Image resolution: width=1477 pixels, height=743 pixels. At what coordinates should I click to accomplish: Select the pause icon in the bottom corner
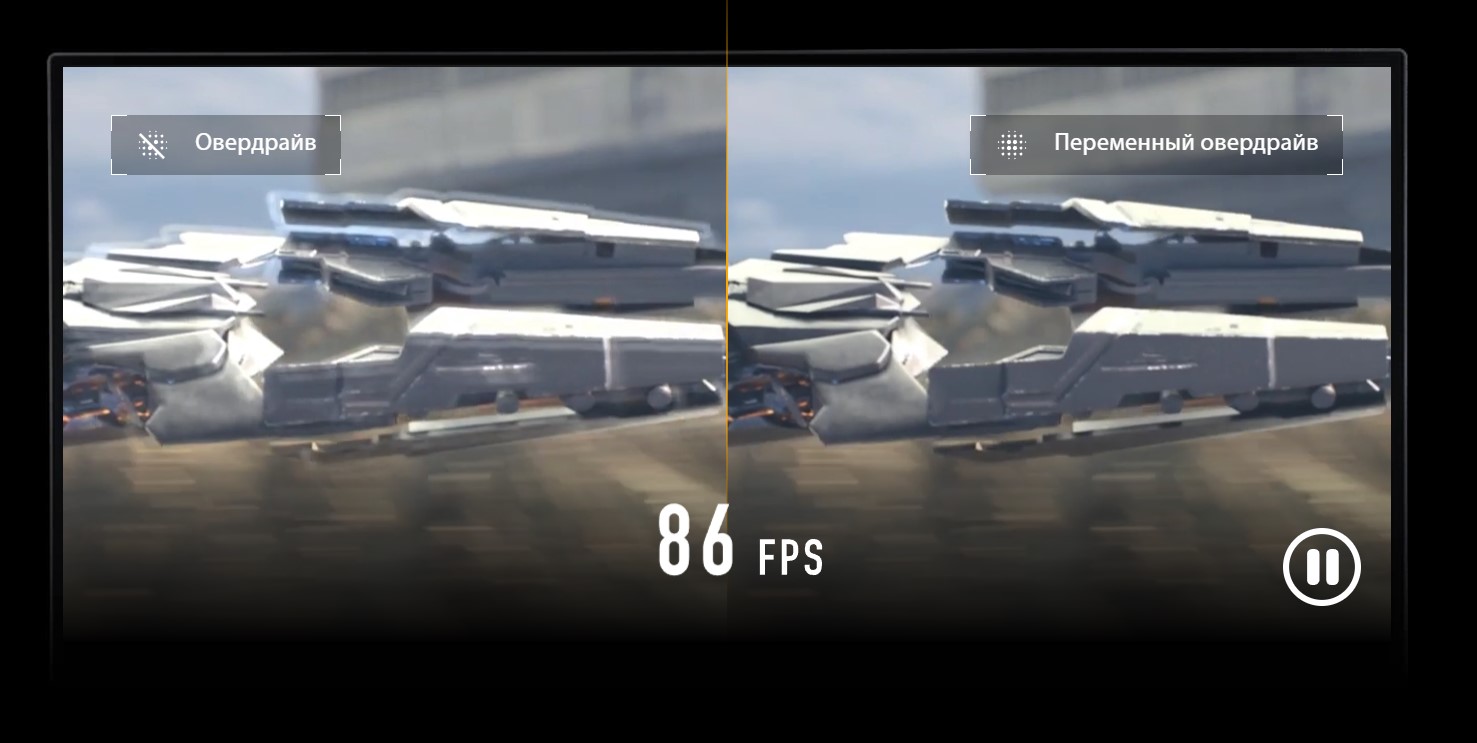1322,566
